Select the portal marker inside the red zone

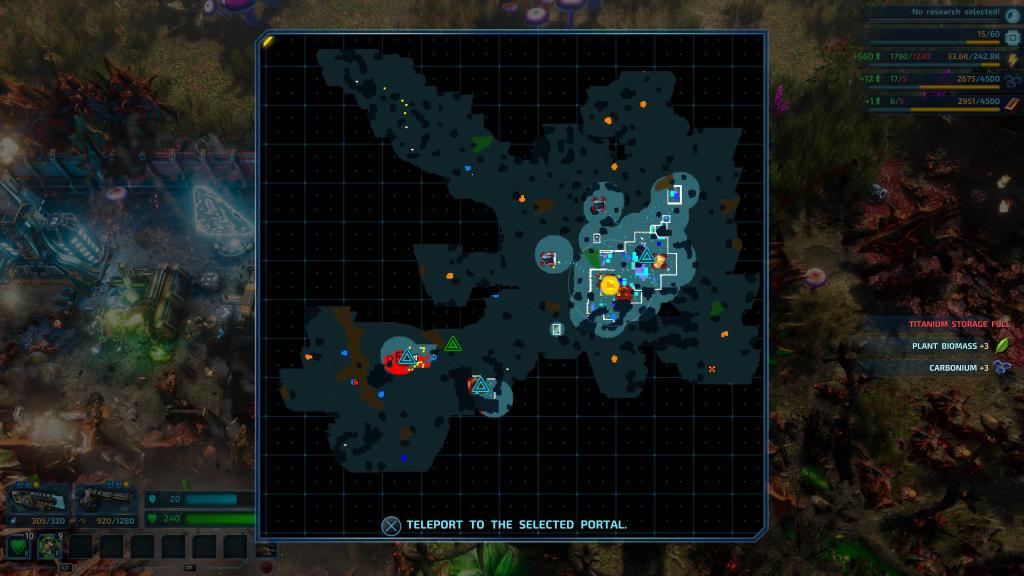click(407, 357)
